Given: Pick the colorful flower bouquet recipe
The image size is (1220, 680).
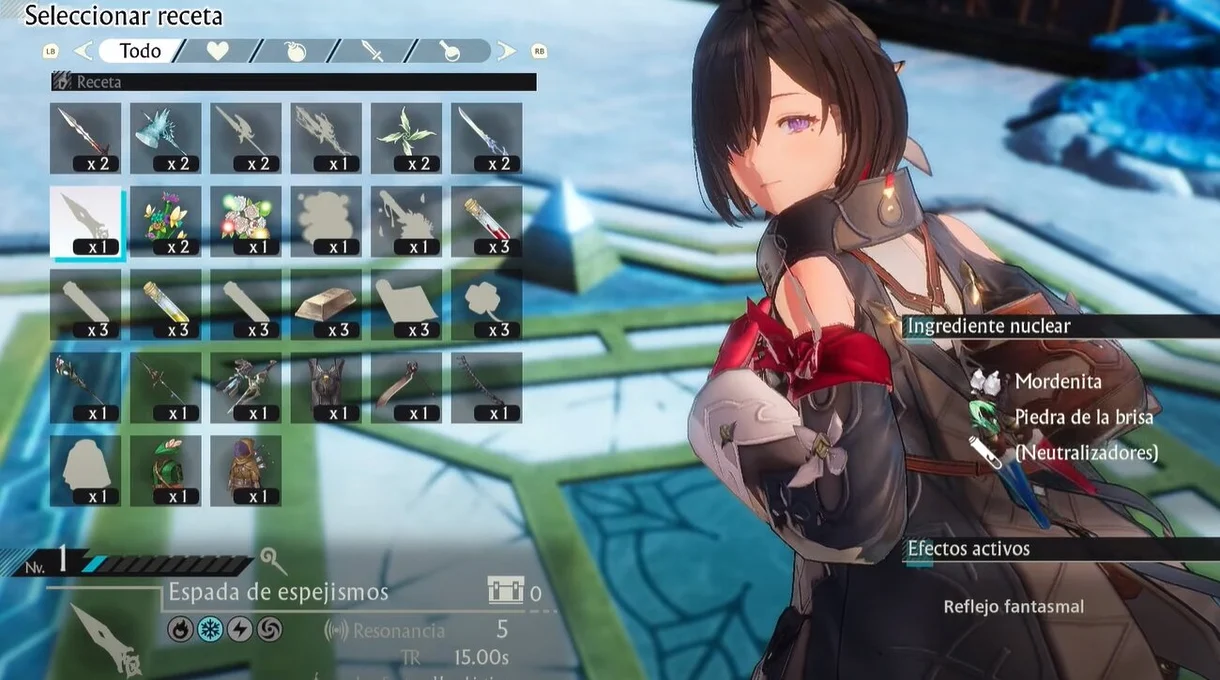Looking at the screenshot, I should tap(166, 222).
